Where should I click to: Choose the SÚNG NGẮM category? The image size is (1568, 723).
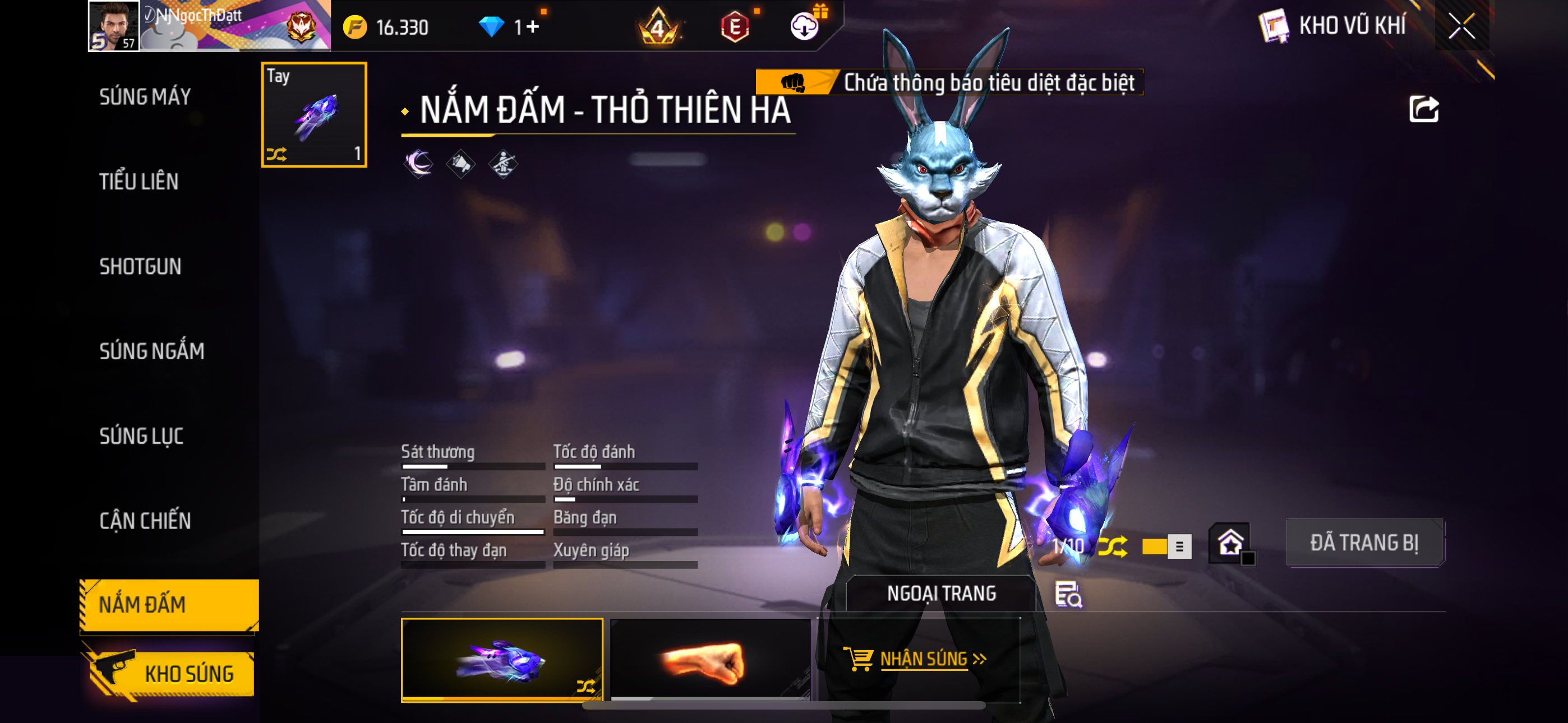pos(151,351)
